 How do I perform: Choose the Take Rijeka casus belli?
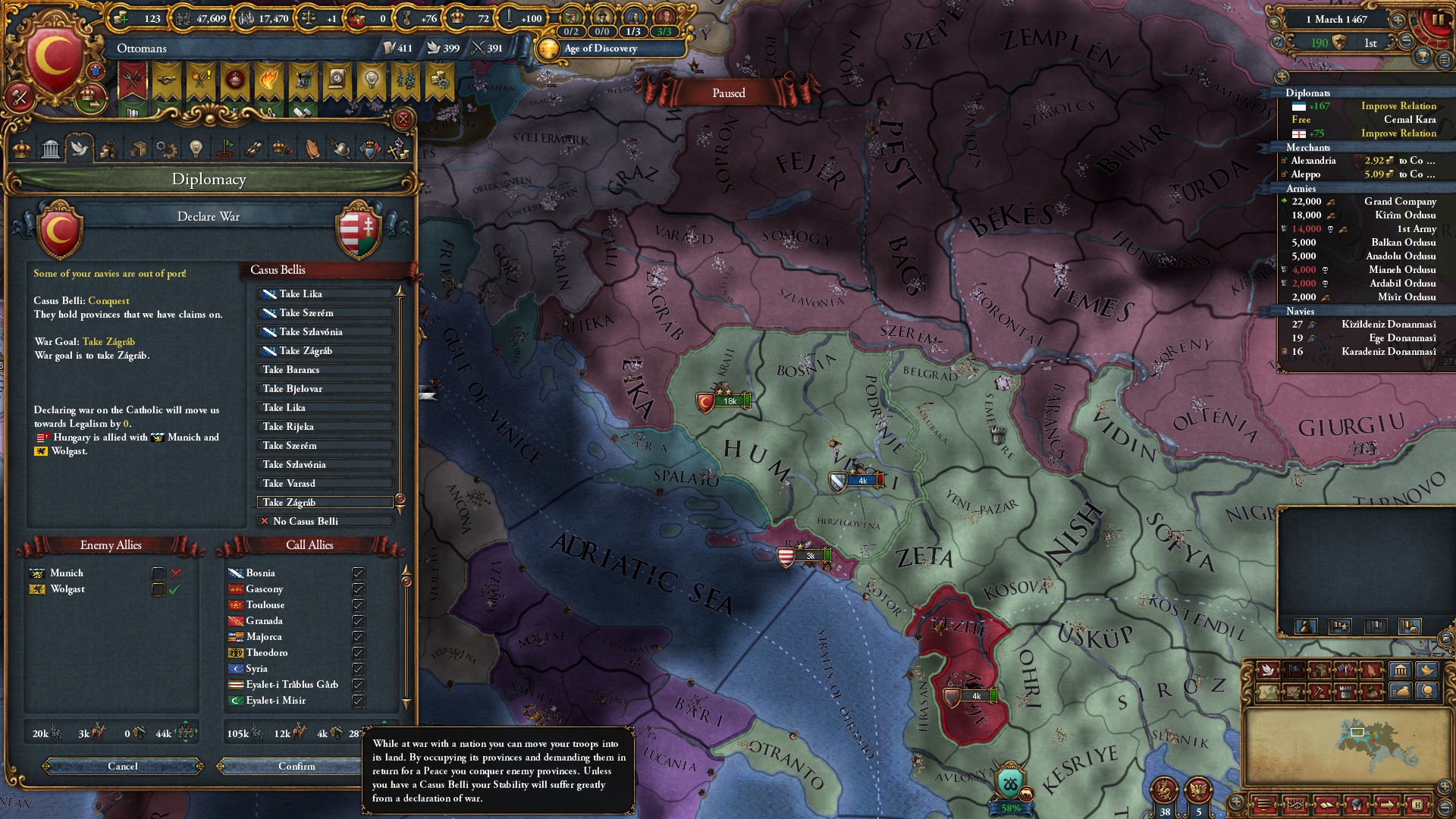(325, 427)
